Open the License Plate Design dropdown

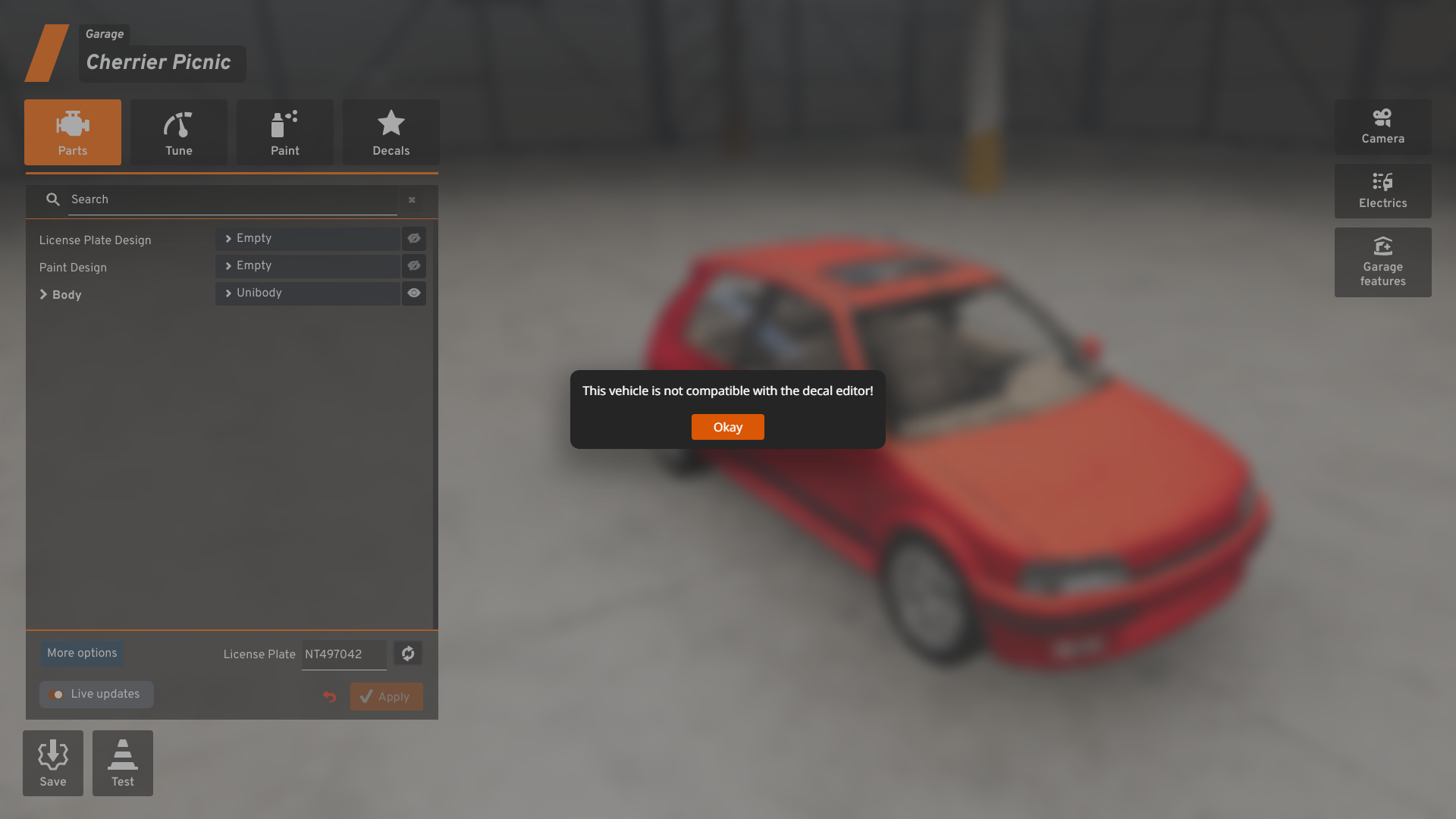(308, 239)
